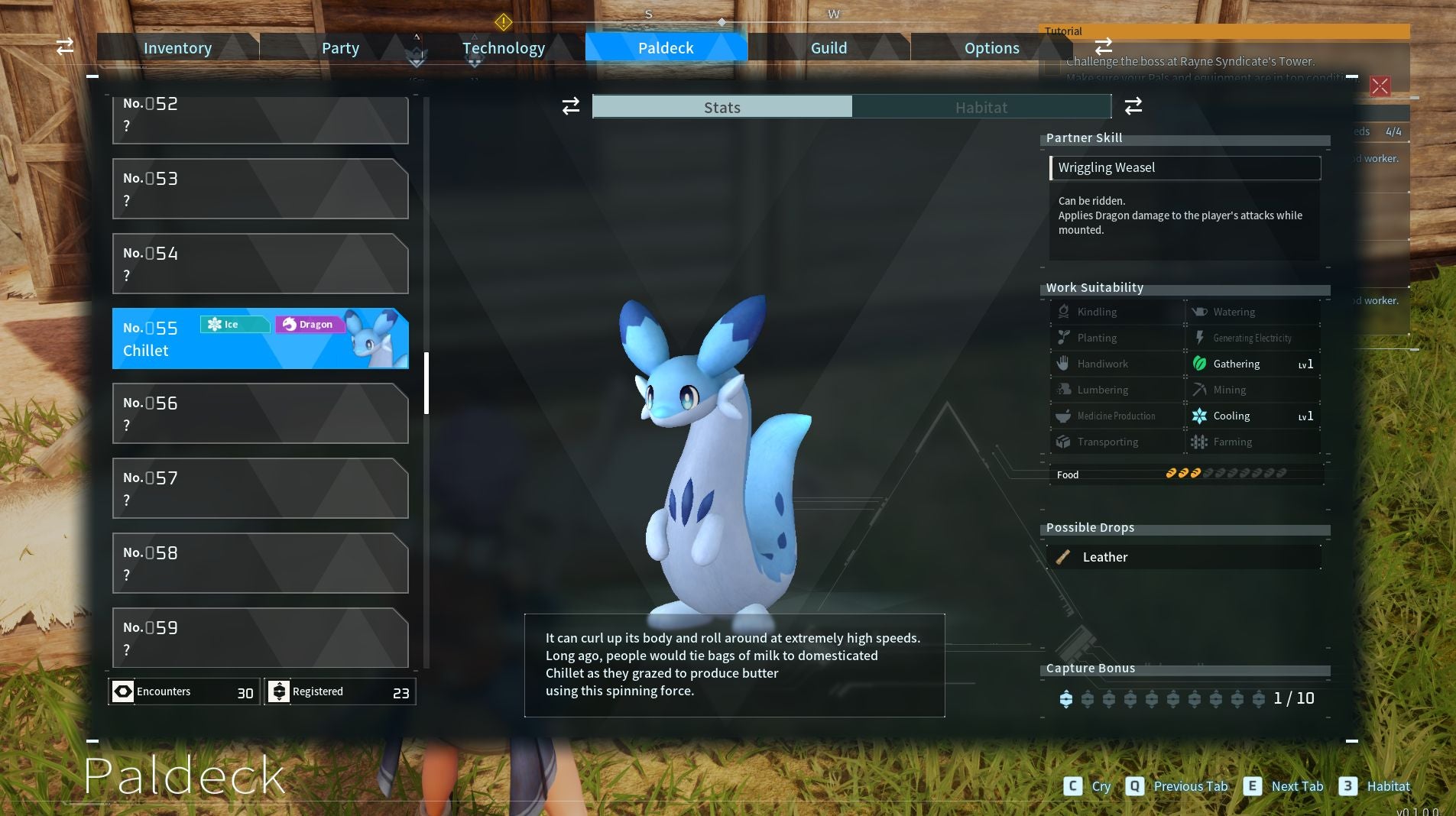Open the No.059 unknown Pal entry
This screenshot has width=1456, height=816.
pos(260,638)
